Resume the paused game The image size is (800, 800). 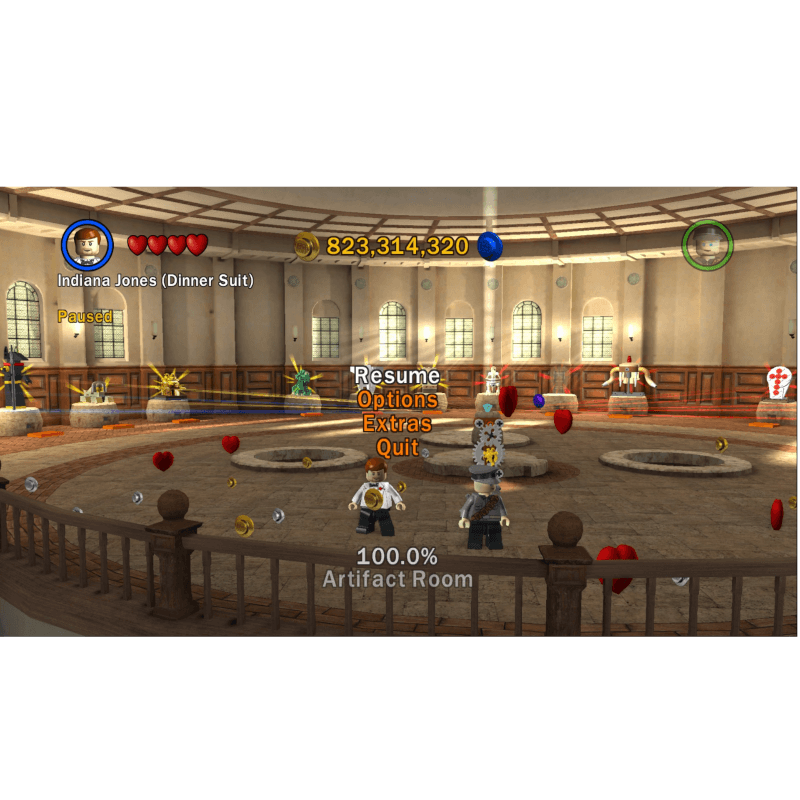pos(398,376)
